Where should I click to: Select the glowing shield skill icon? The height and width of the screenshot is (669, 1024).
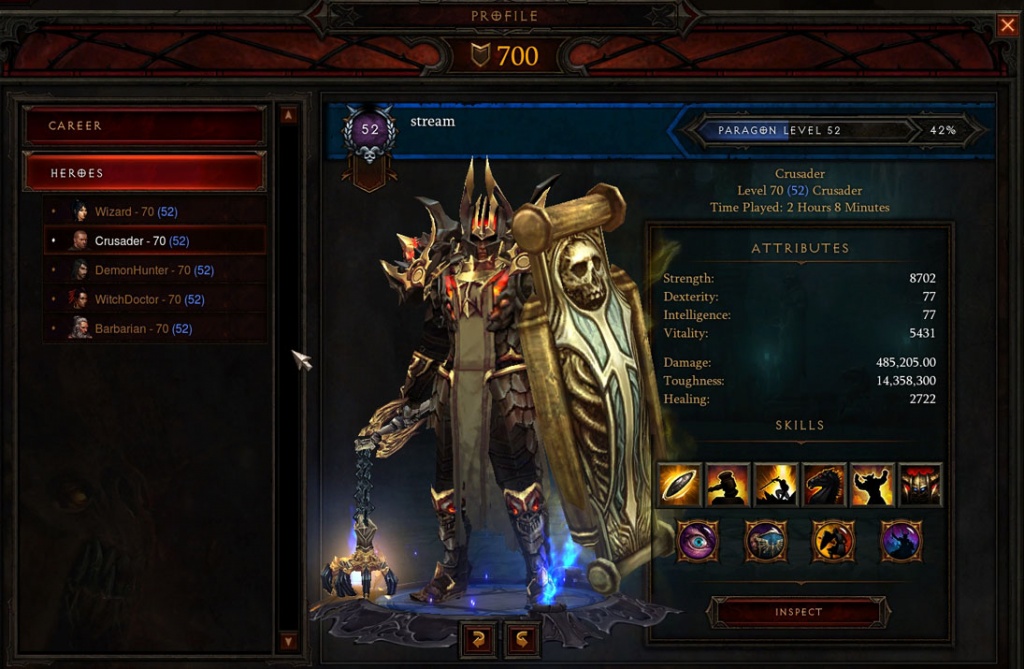click(679, 485)
